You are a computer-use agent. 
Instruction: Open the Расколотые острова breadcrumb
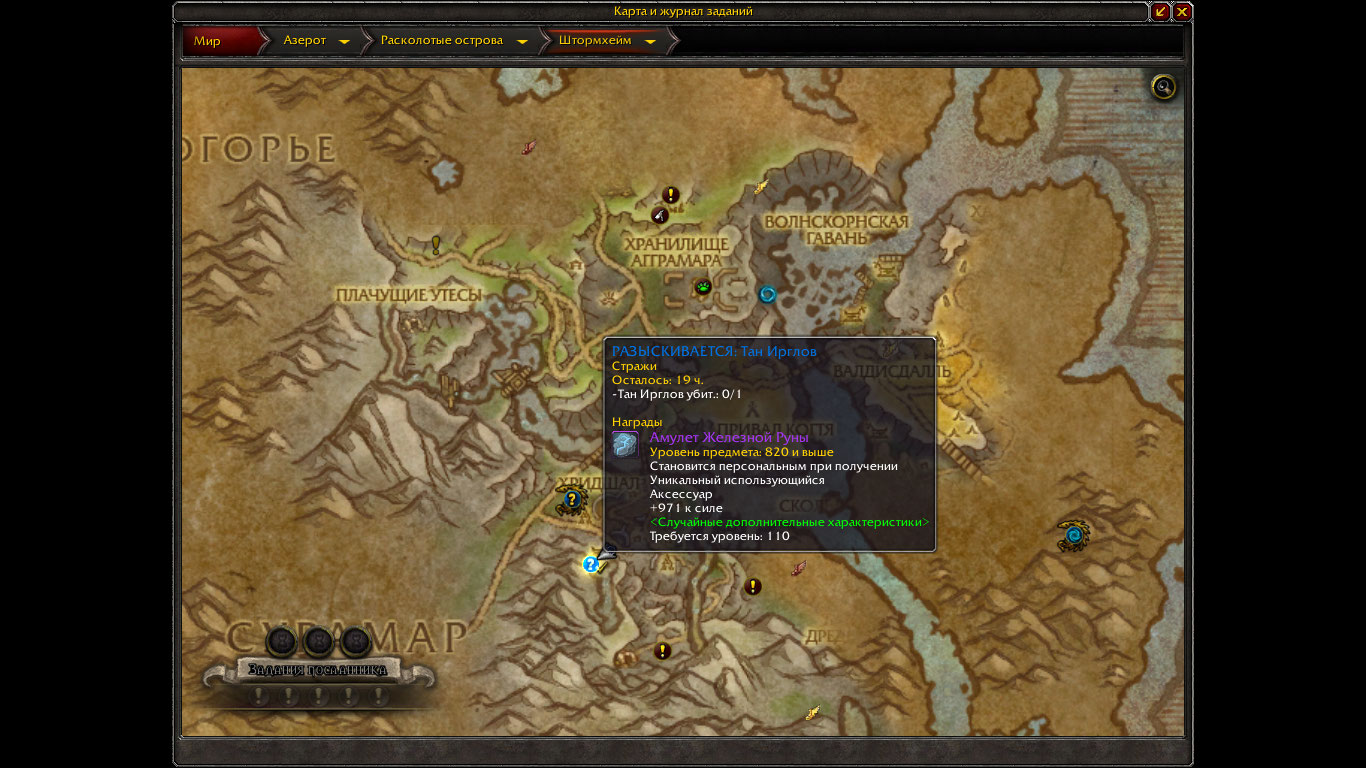click(441, 41)
